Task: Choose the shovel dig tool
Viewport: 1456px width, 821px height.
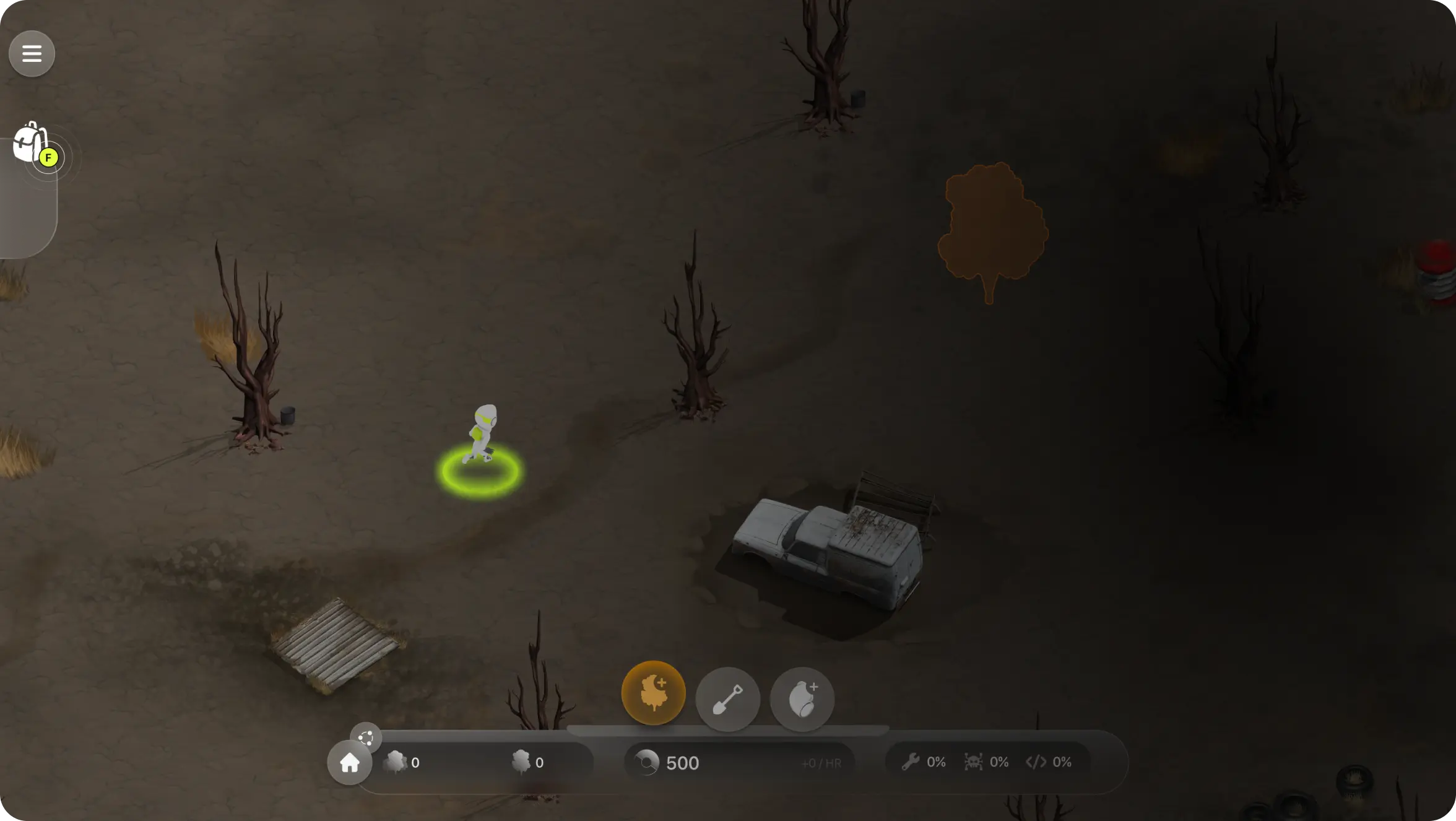Action: [x=727, y=699]
